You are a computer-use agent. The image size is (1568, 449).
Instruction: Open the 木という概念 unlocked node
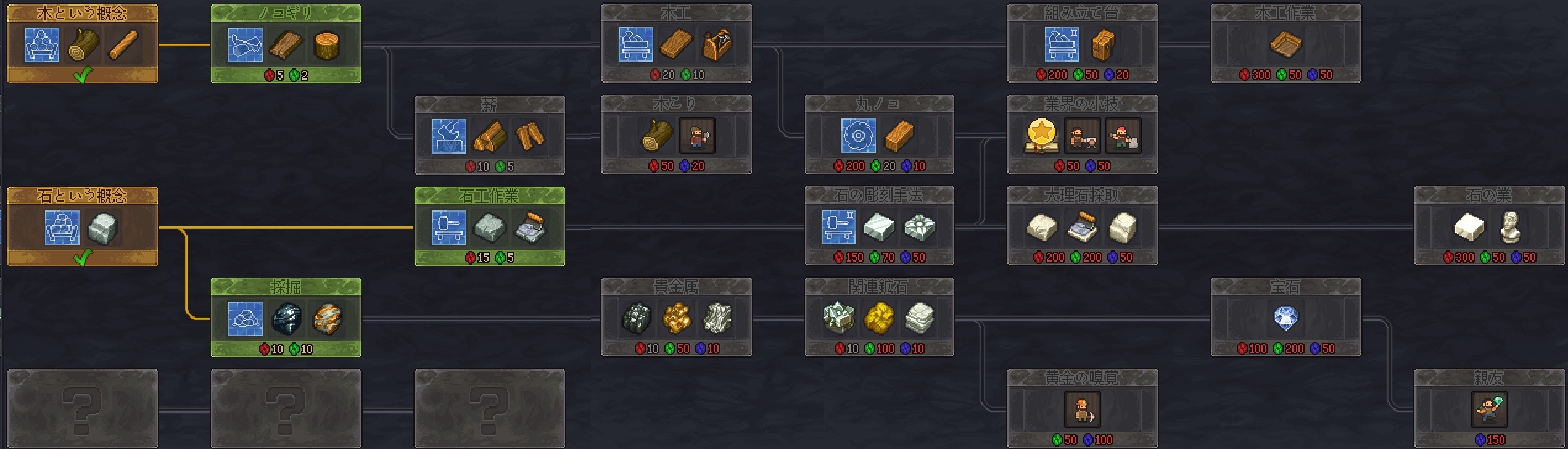pos(82,44)
